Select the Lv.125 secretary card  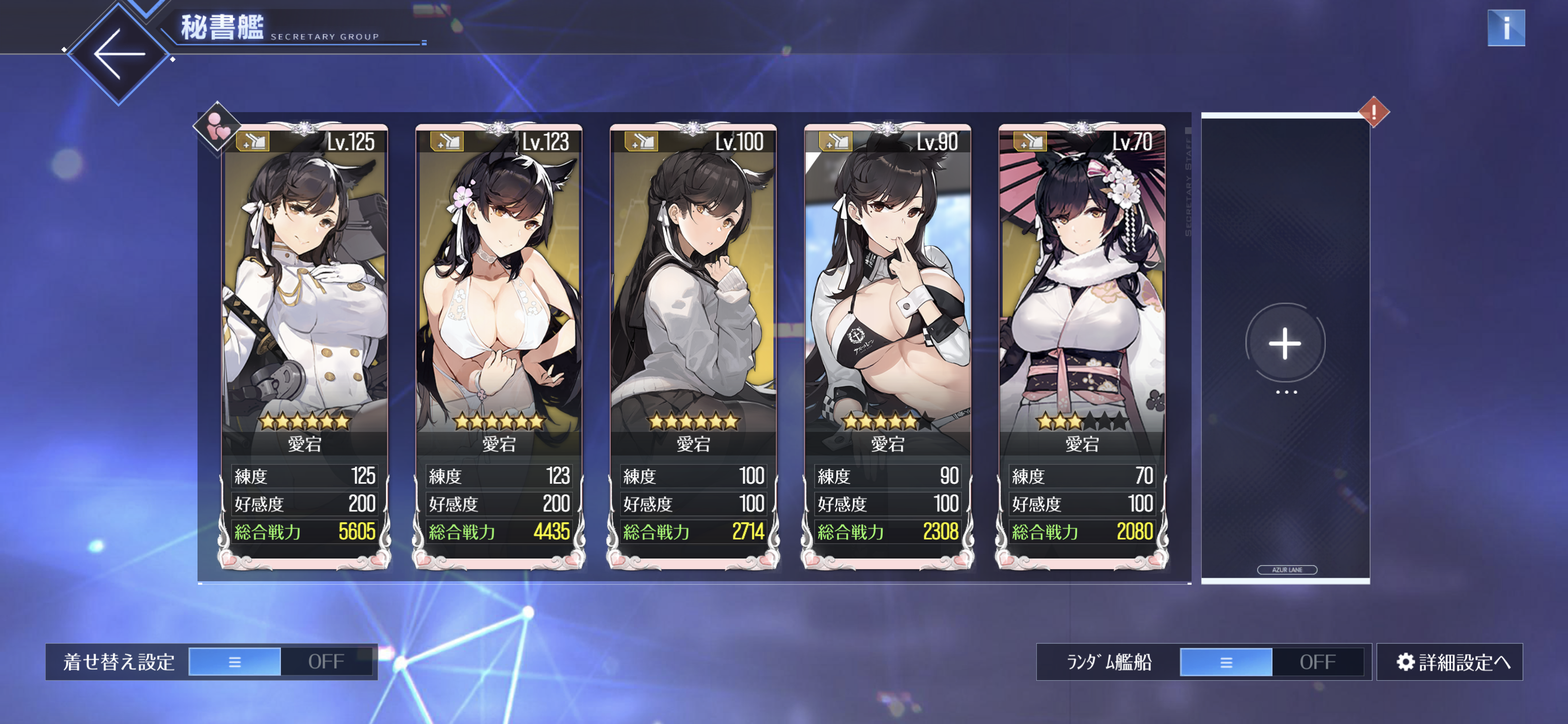click(x=305, y=341)
